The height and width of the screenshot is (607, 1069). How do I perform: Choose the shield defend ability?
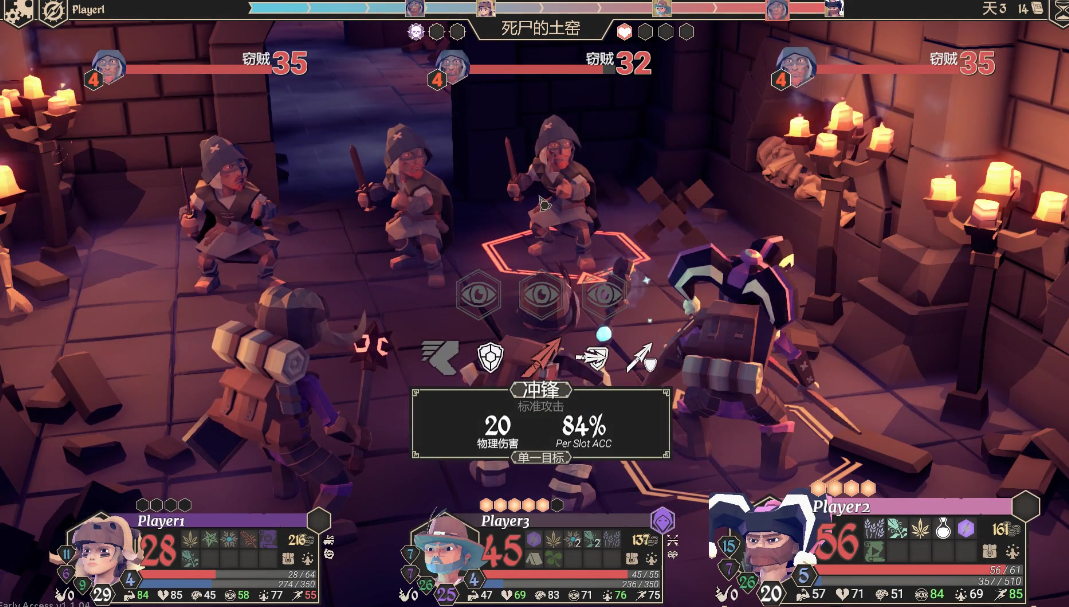click(x=489, y=356)
